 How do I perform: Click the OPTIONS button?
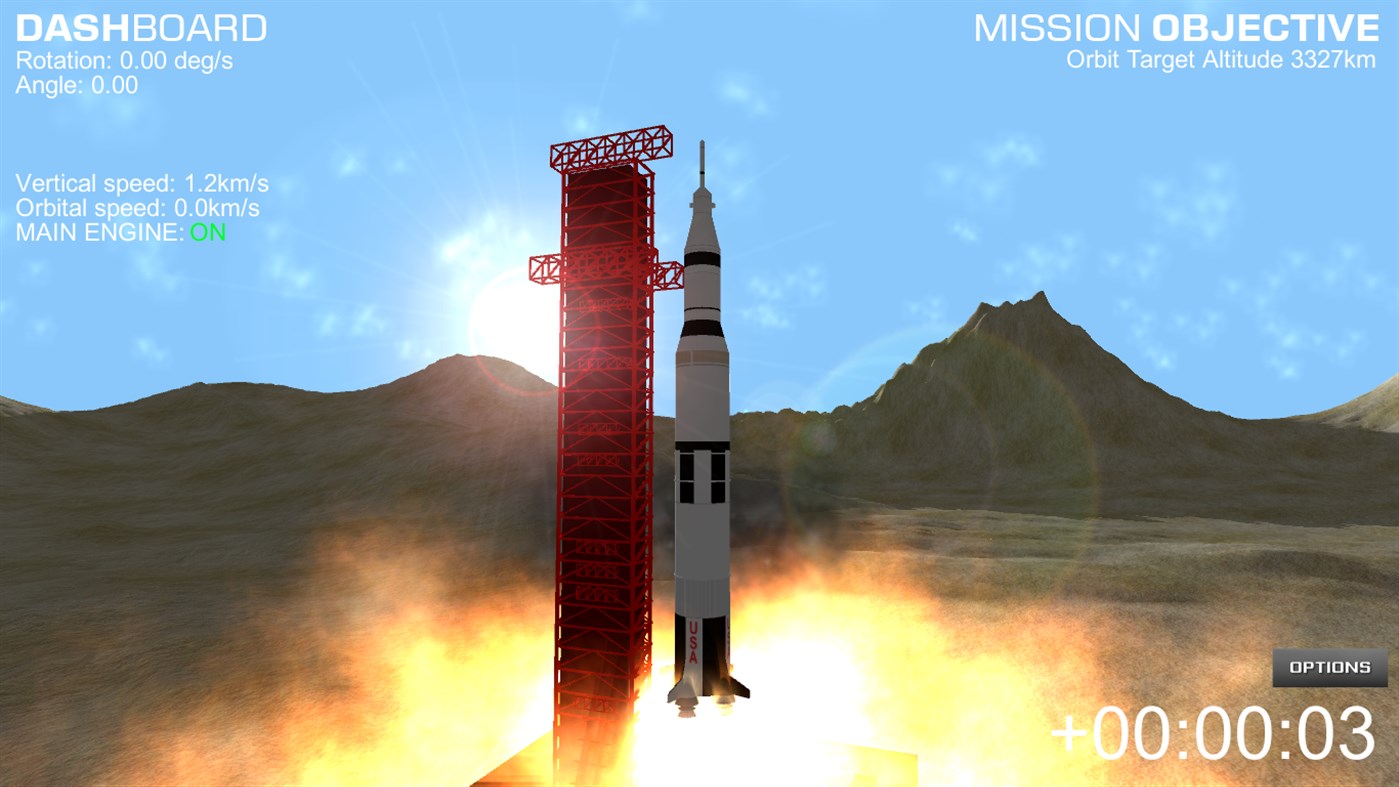[1328, 667]
